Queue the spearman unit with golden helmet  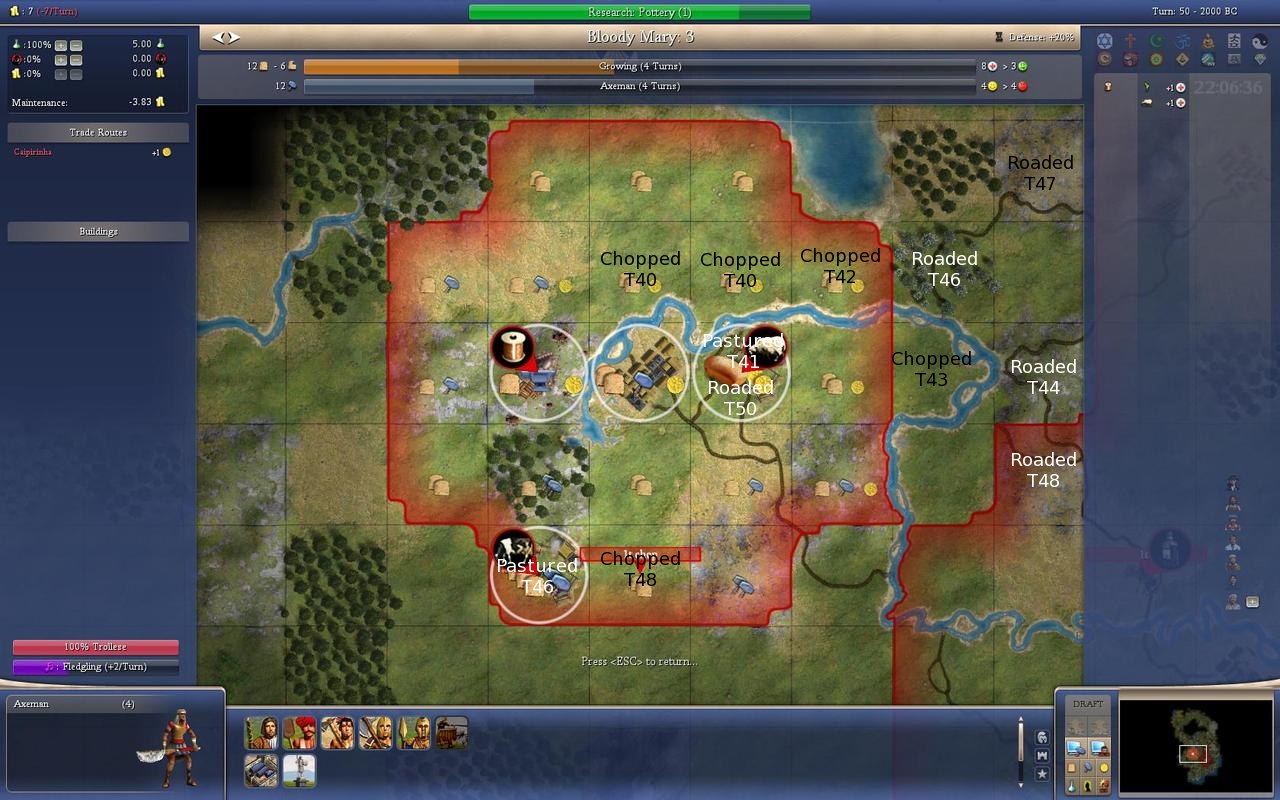point(413,733)
